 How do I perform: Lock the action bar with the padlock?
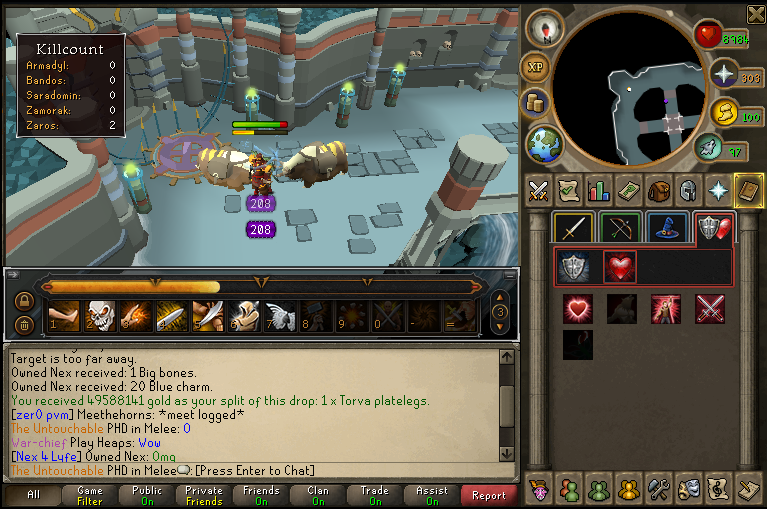click(24, 301)
